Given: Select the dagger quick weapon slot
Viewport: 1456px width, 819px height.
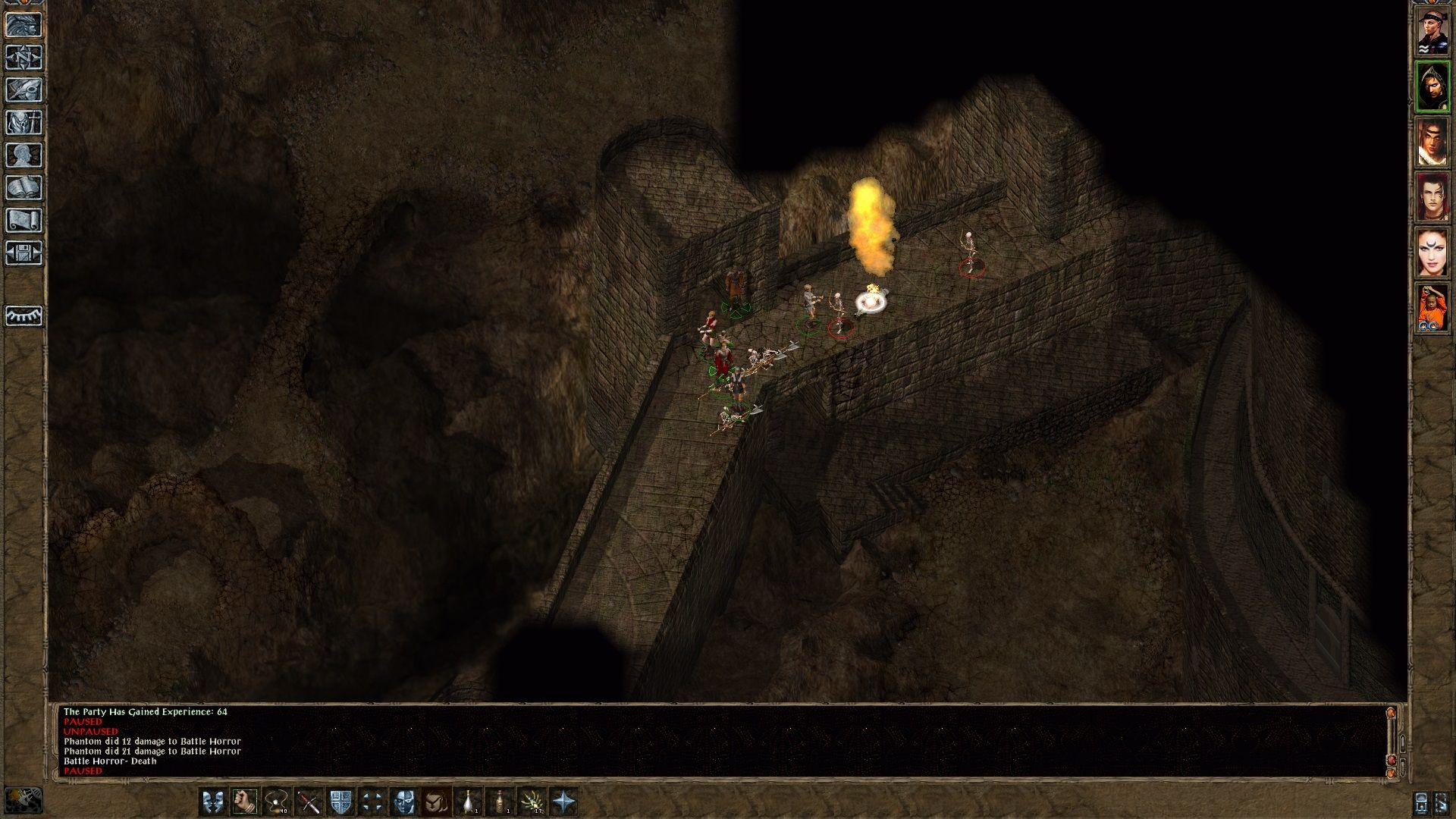Looking at the screenshot, I should [x=309, y=802].
